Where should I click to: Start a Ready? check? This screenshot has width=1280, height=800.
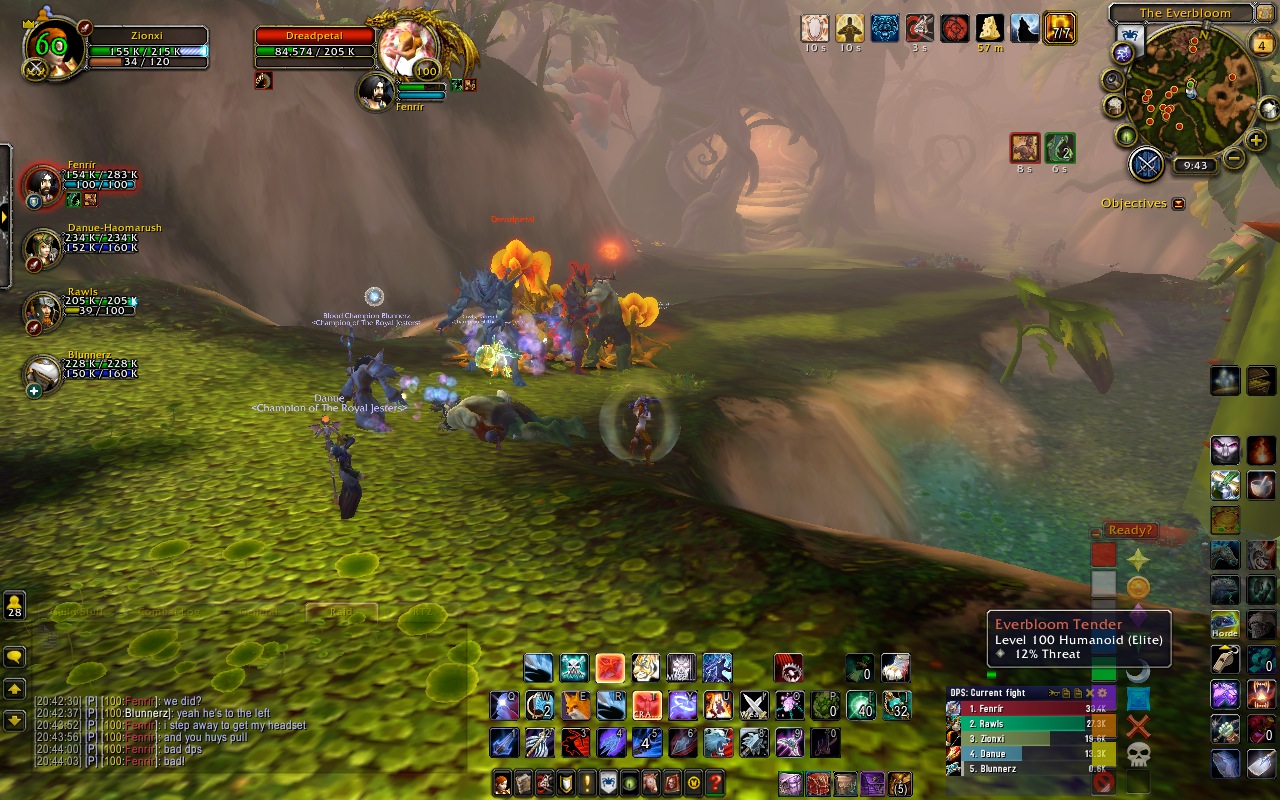tap(1130, 530)
